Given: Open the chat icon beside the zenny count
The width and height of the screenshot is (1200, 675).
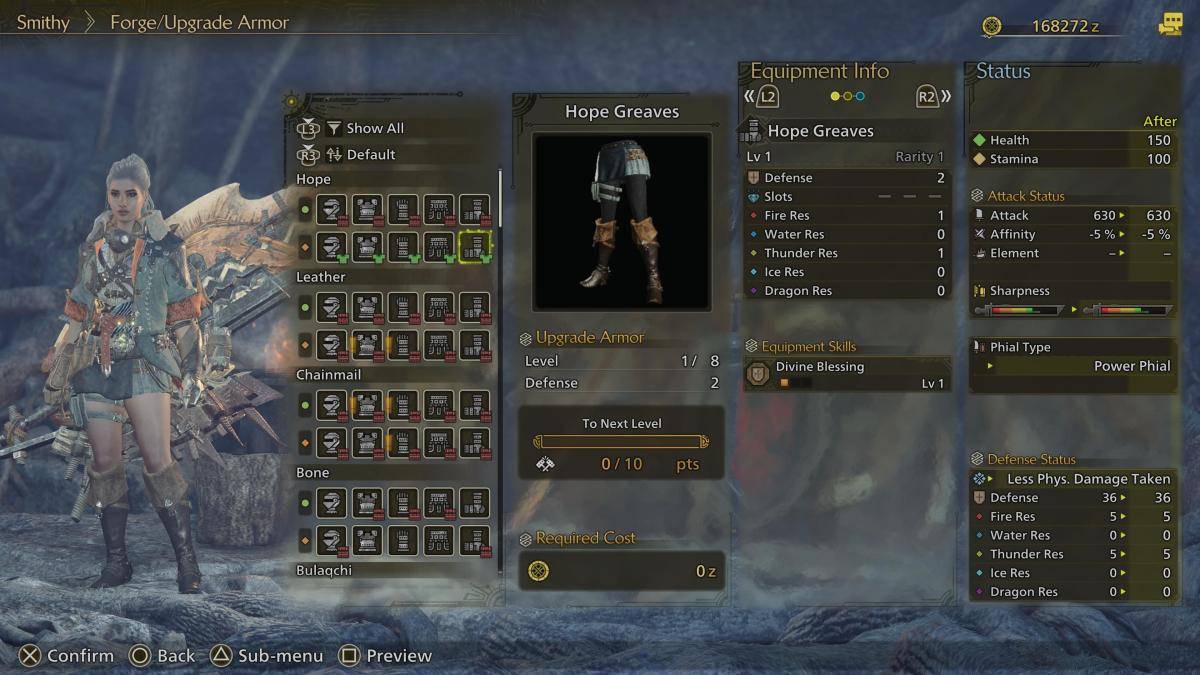Looking at the screenshot, I should tap(1169, 25).
